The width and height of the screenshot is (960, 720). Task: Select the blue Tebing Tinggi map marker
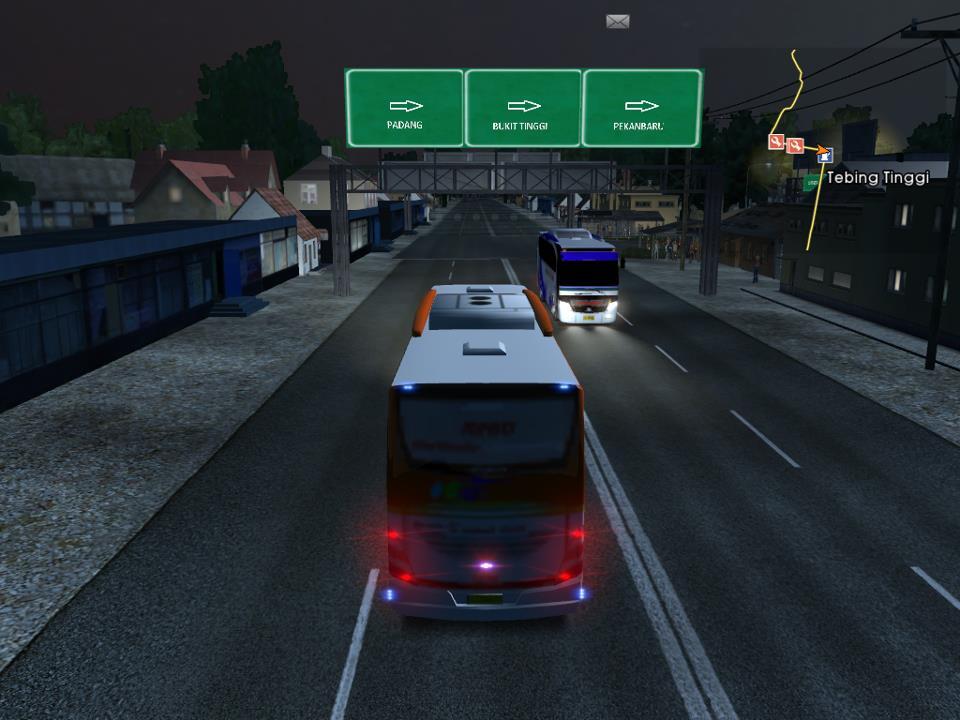pyautogui.click(x=825, y=155)
